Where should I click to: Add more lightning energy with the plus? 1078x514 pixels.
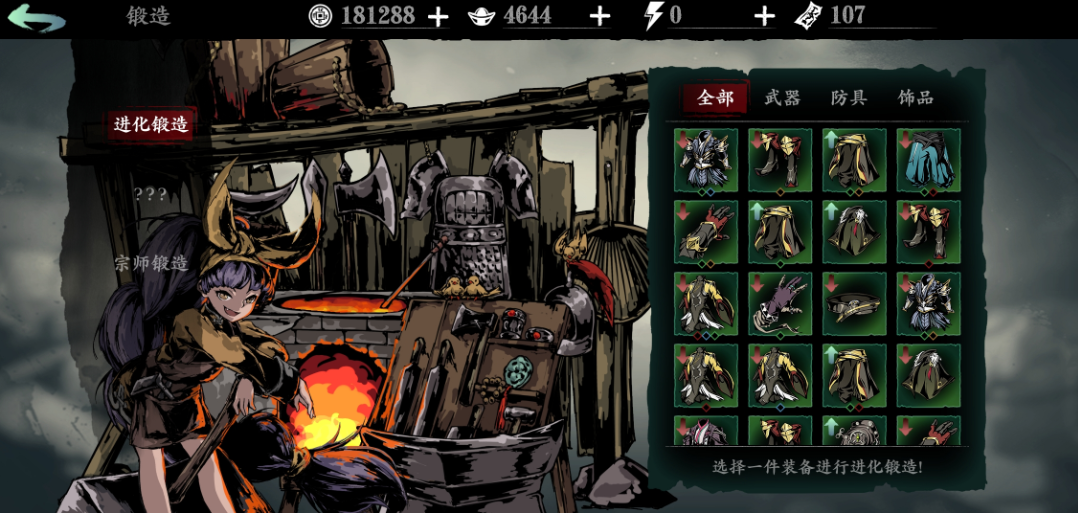click(764, 16)
